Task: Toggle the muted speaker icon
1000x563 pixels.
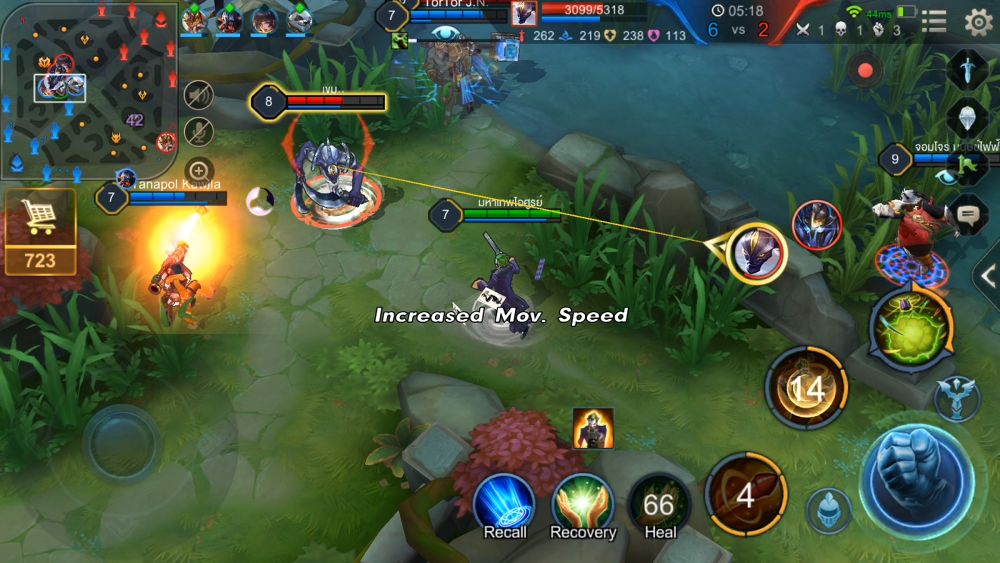Action: (199, 95)
